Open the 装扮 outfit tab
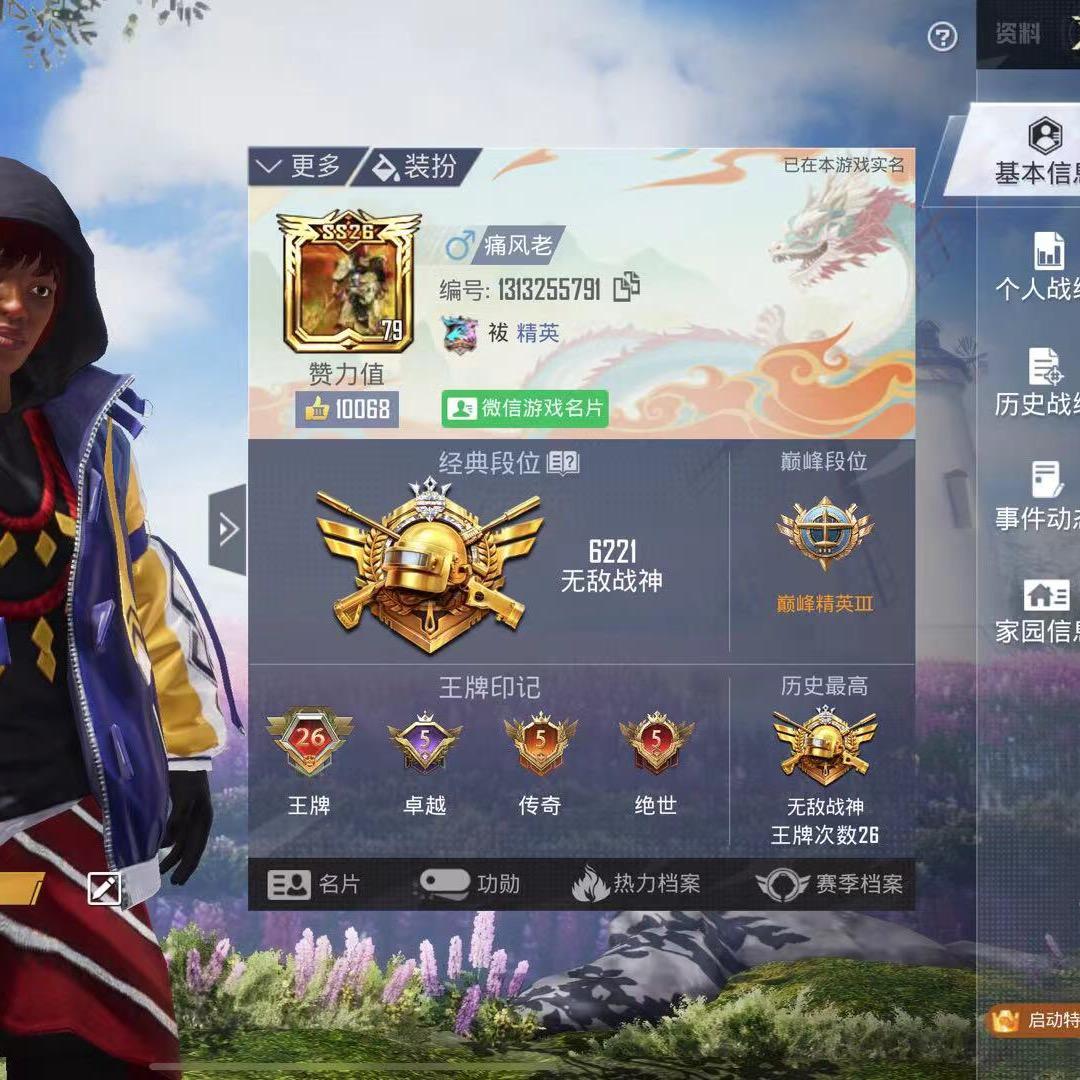The image size is (1080, 1080). (x=416, y=167)
